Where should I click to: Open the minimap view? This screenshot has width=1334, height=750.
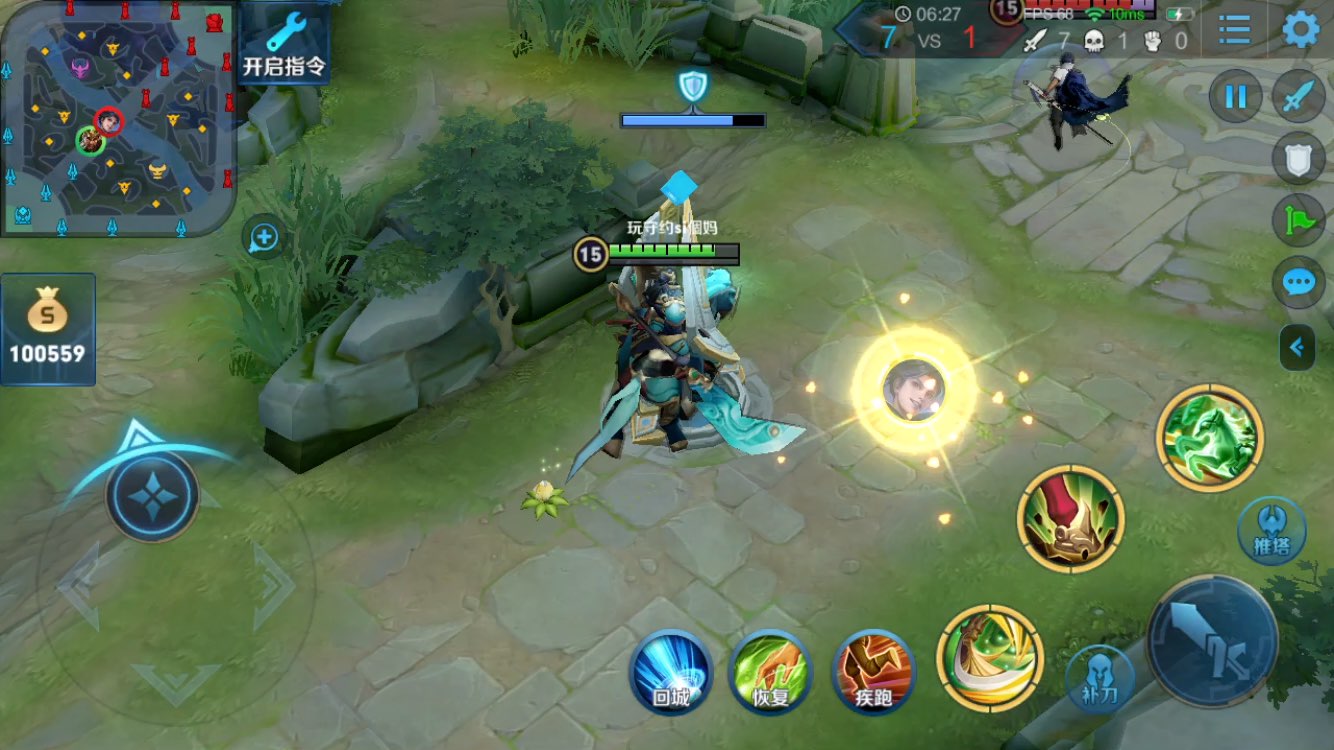point(118,118)
